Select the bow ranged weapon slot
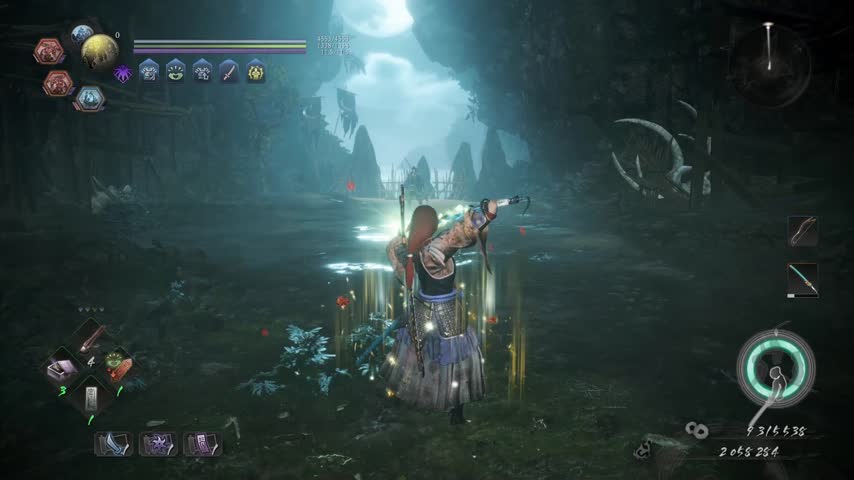This screenshot has width=854, height=480. (x=802, y=231)
